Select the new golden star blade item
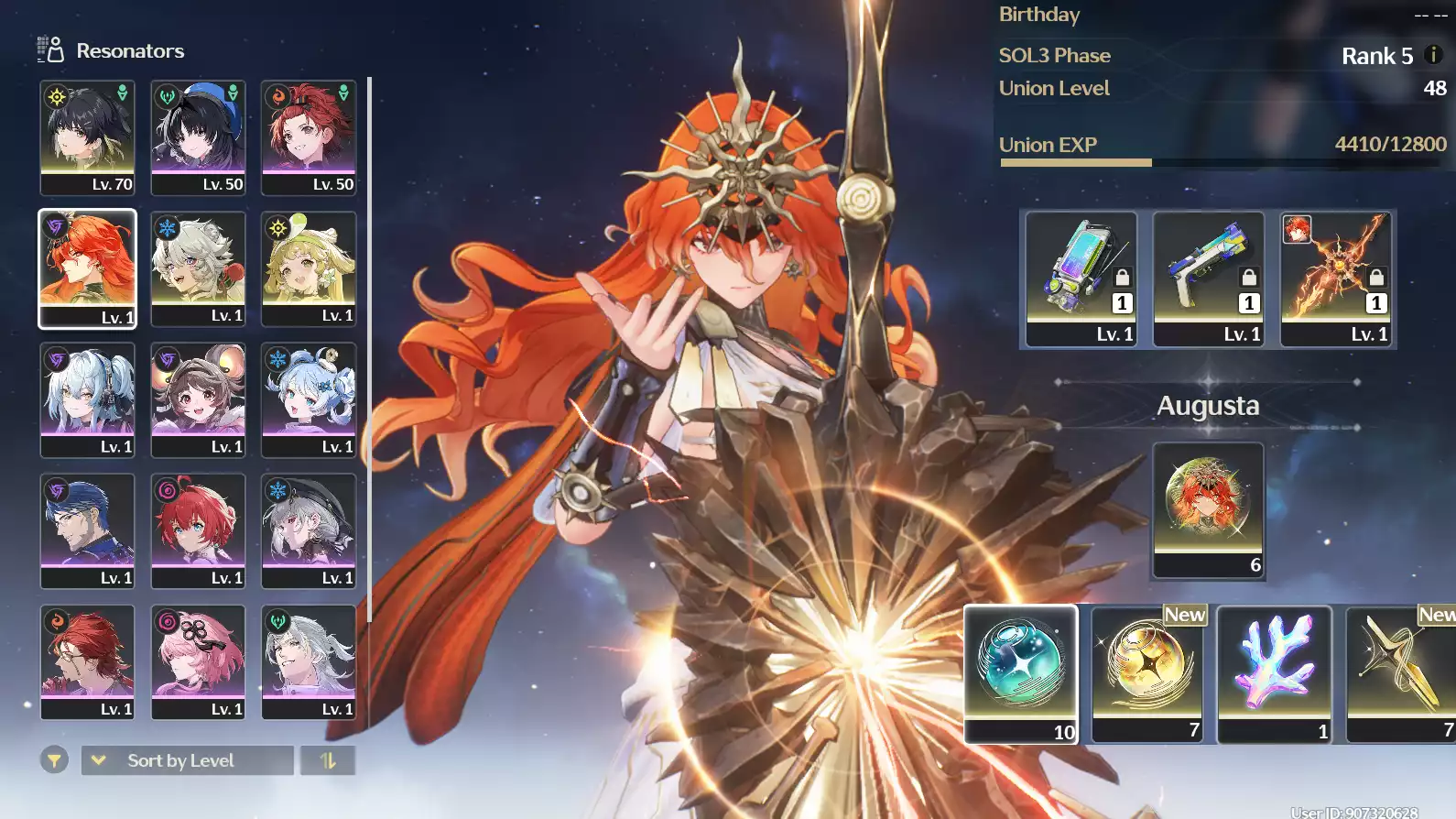The height and width of the screenshot is (819, 1456). coord(1401,672)
